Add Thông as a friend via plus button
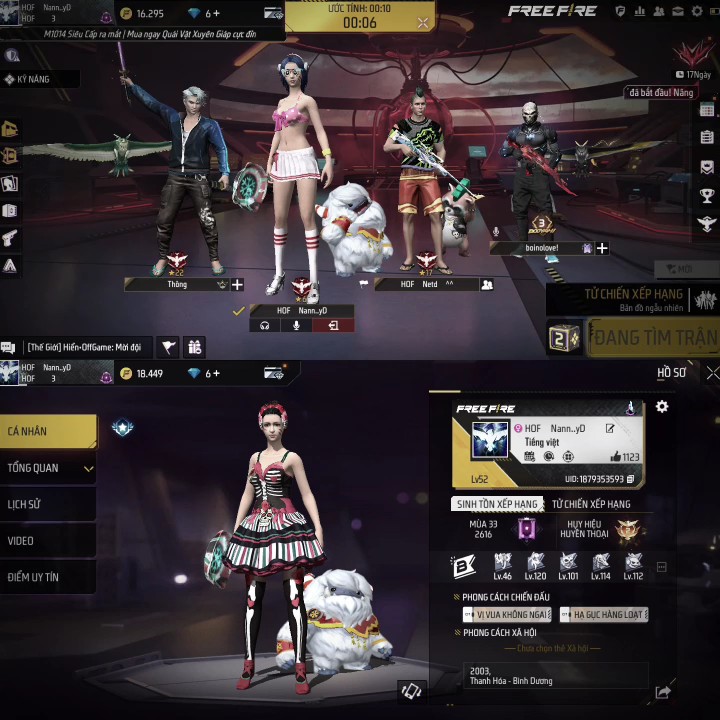Screen dimensions: 720x720 click(237, 285)
